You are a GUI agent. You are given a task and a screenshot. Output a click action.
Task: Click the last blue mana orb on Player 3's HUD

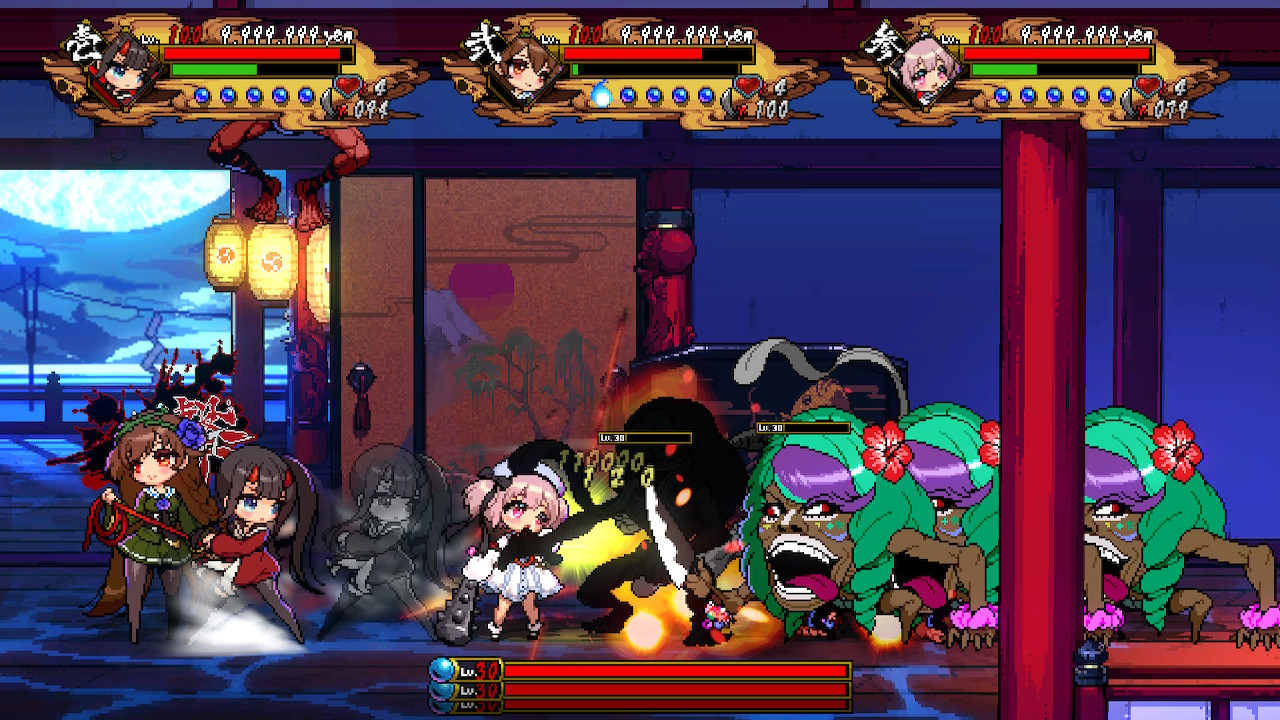coord(1105,96)
